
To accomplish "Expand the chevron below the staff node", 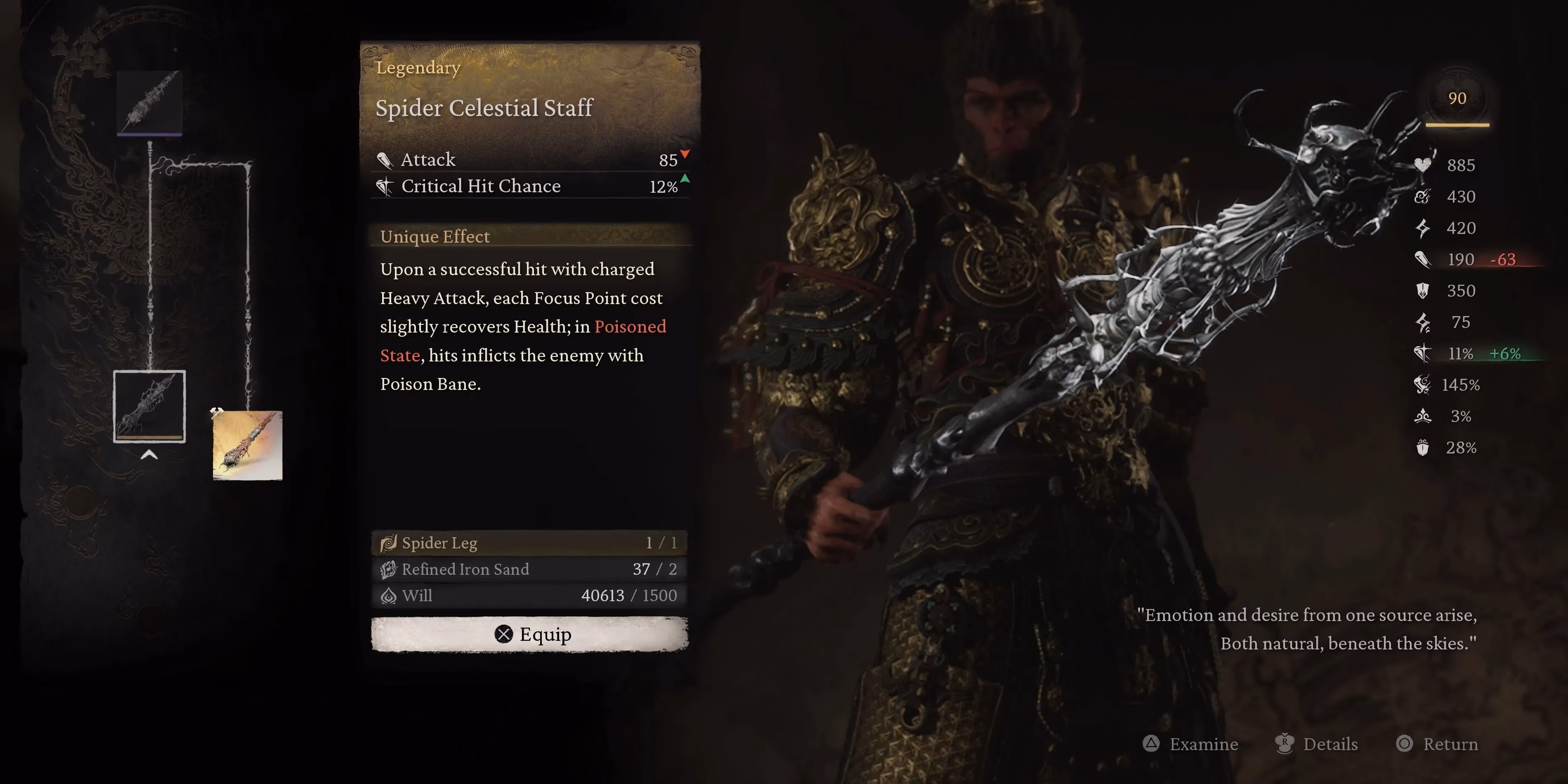I will click(149, 455).
